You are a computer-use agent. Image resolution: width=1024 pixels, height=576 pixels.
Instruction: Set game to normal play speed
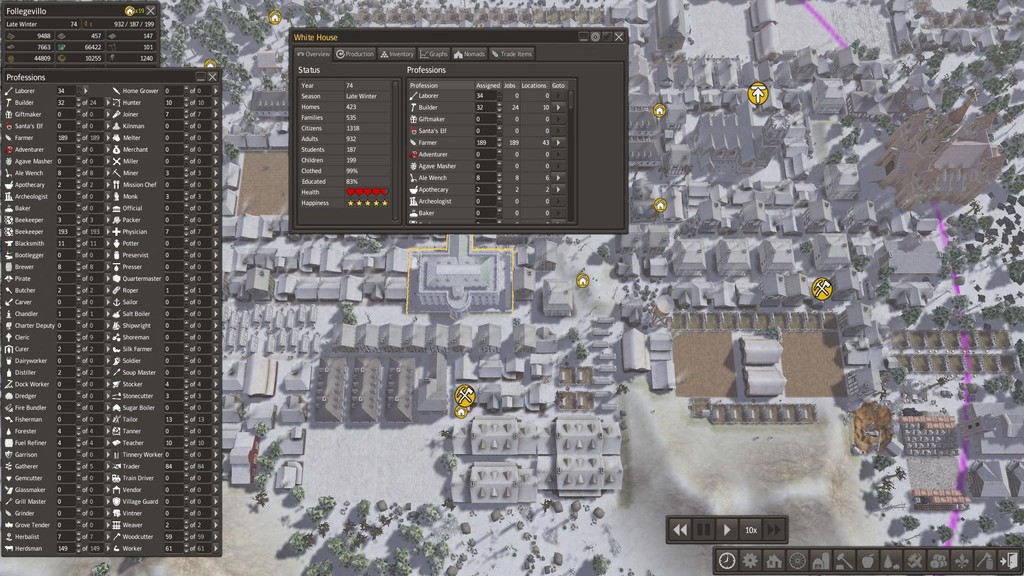point(727,529)
